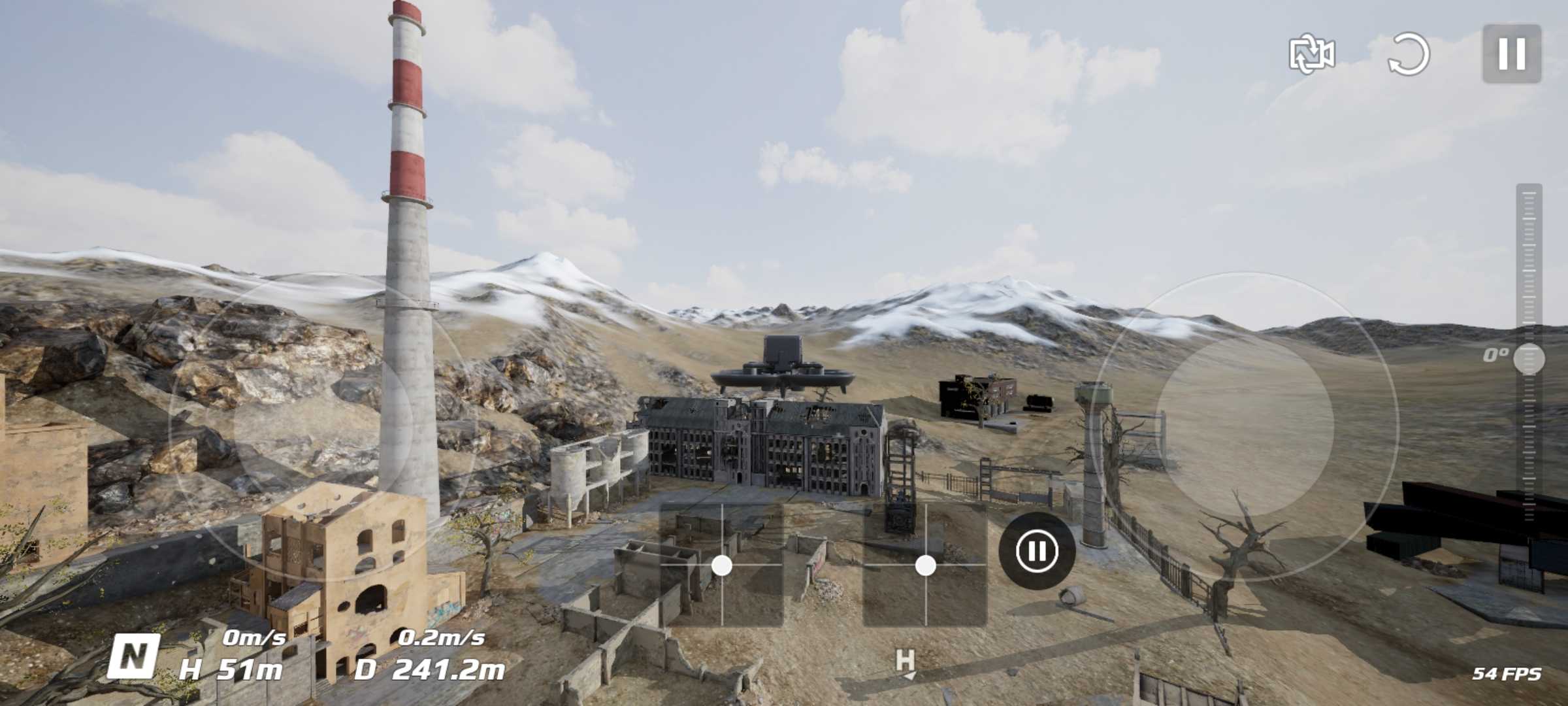Viewport: 1568px width, 706px height.
Task: Switch camera view using the camera icon
Action: (x=1311, y=54)
